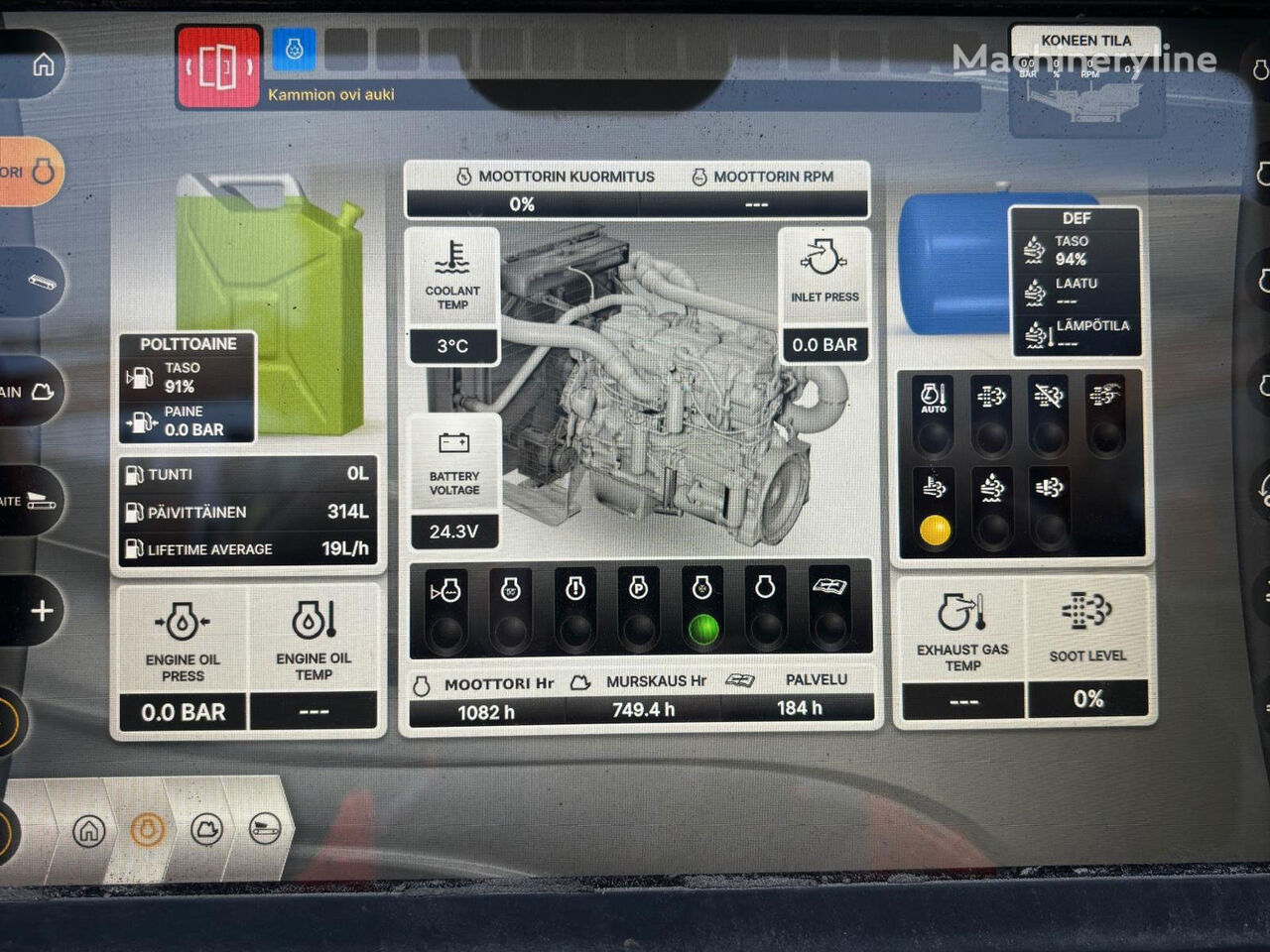Screen dimensions: 1270x952
Task: Choose the house icon in the bottom bar
Action: coord(89,830)
